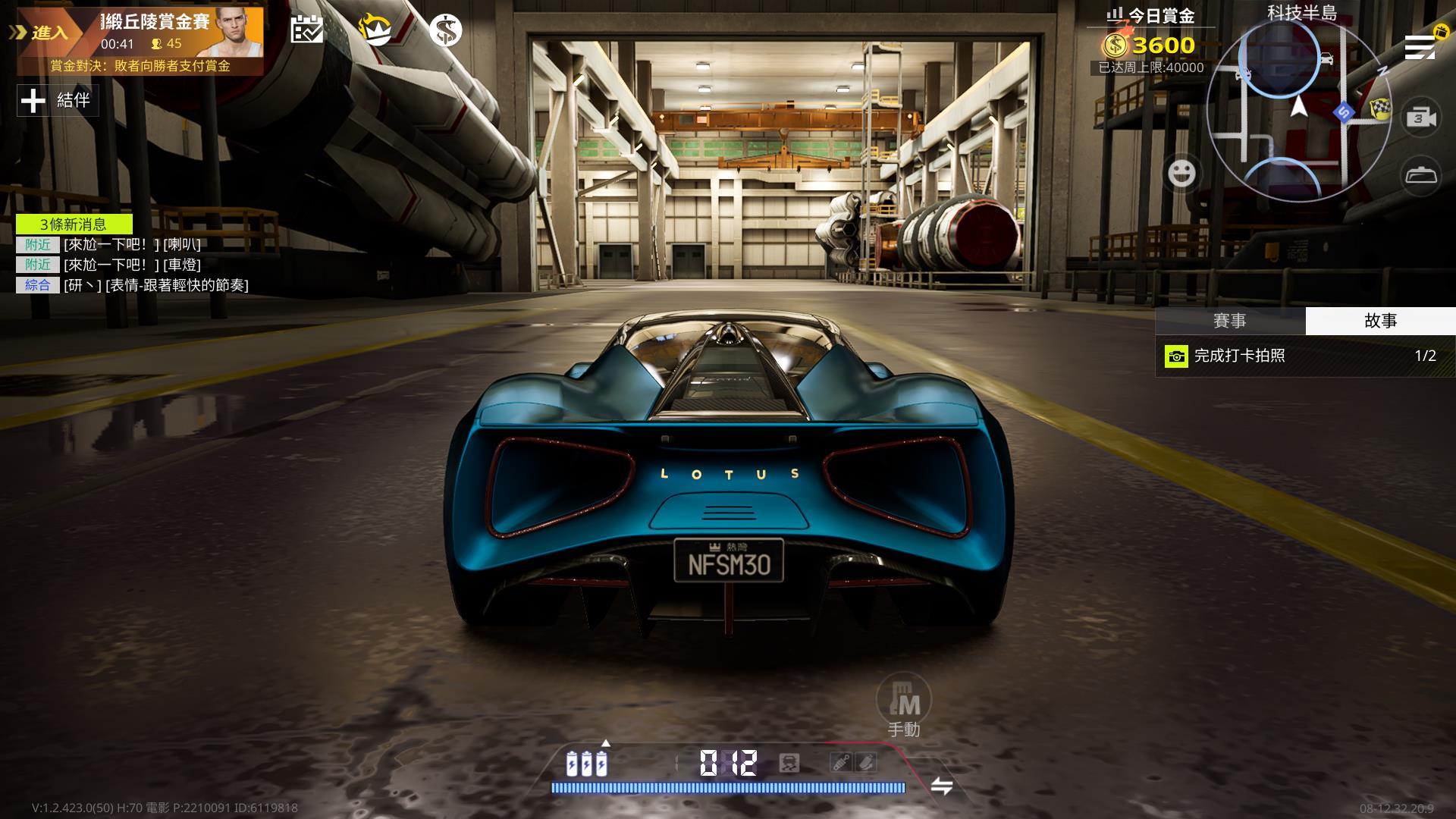The image size is (1456, 819).
Task: Toggle the camera view button
Action: coord(1421,118)
